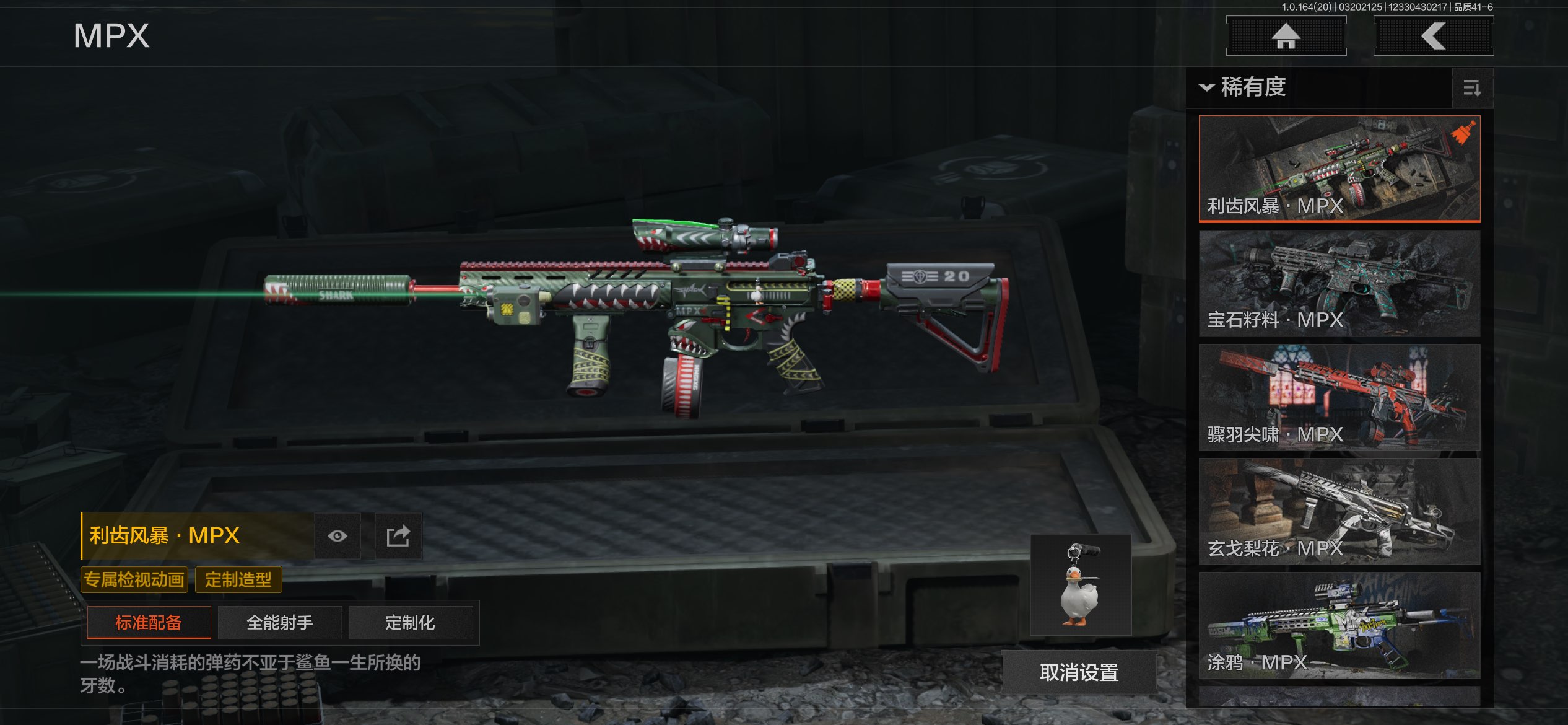Select the 利齿风暴 · MPX skin thumbnail
The height and width of the screenshot is (725, 1568).
[1339, 168]
